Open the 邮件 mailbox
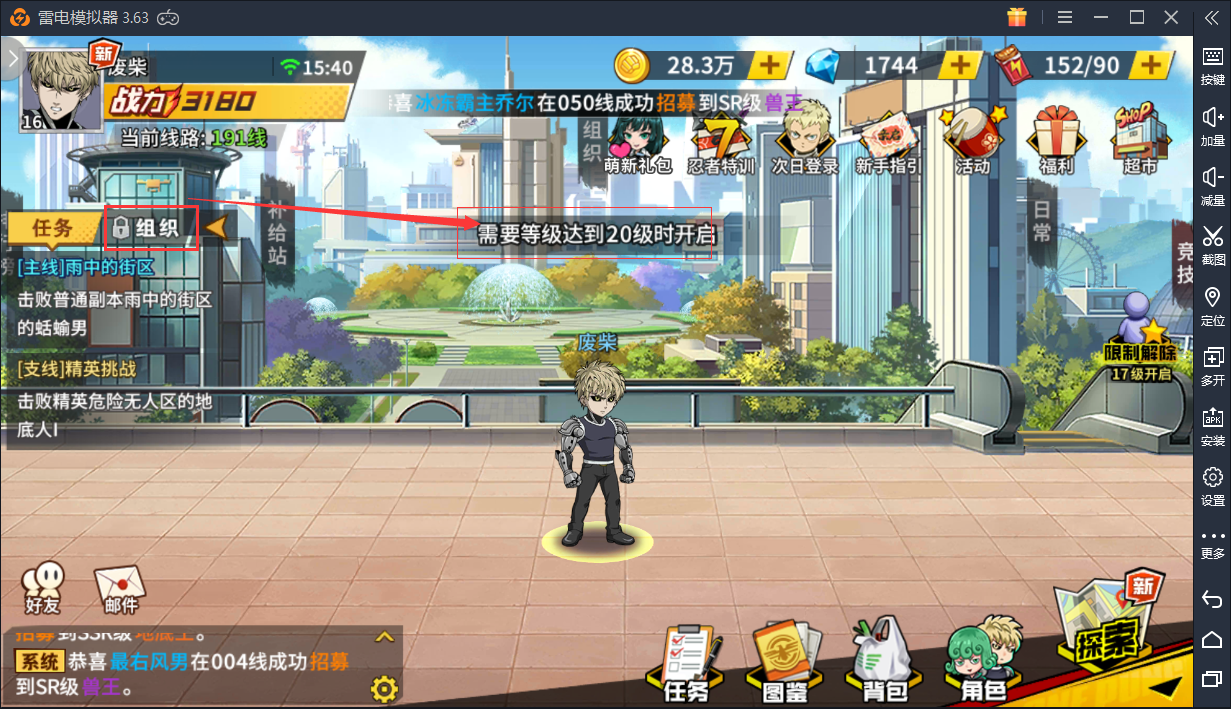 (121, 590)
